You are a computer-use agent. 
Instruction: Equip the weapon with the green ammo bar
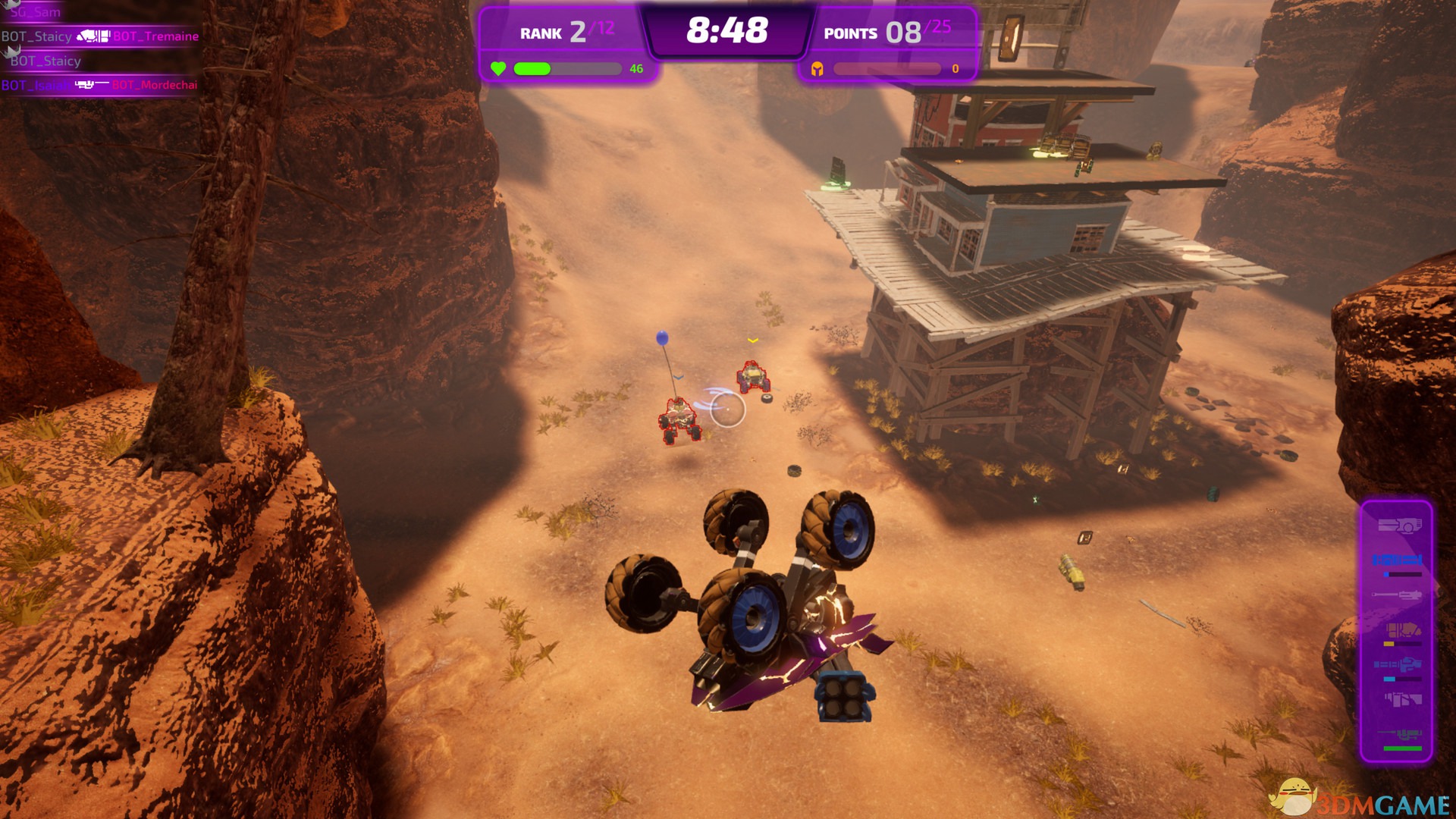tap(1401, 736)
